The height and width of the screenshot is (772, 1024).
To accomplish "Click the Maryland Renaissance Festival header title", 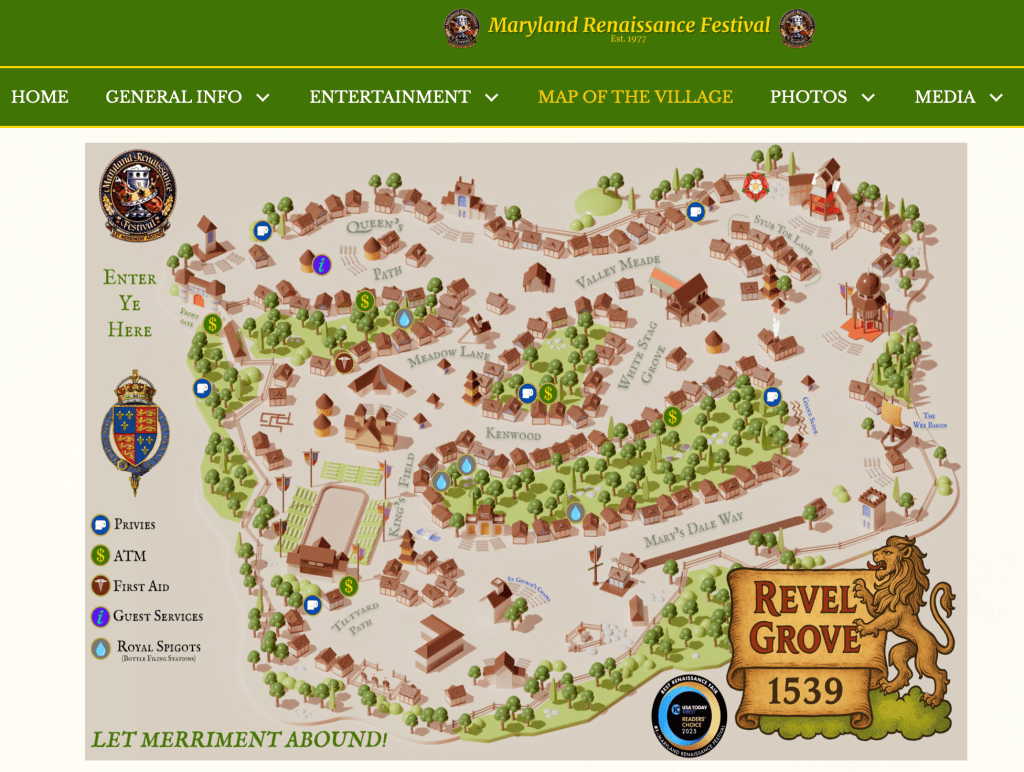I will click(x=629, y=25).
